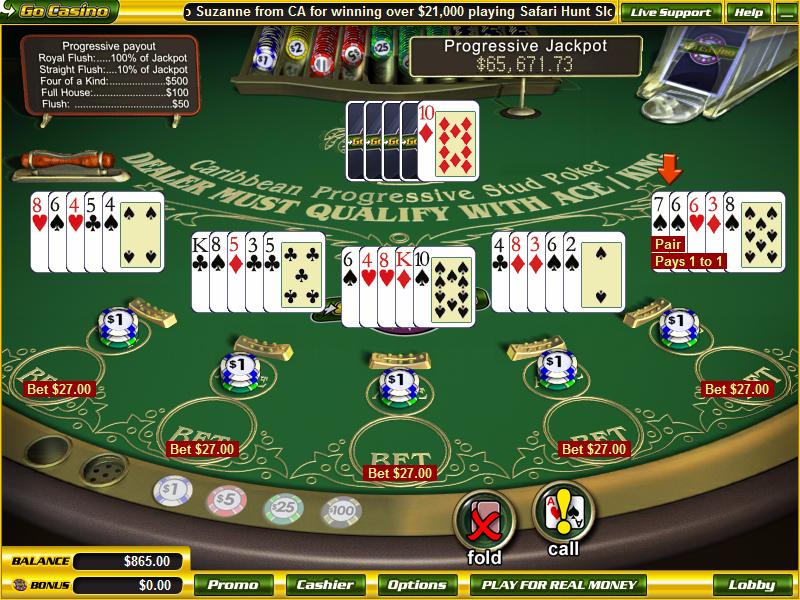Open the Promo section
Screen dimensions: 800x600
click(234, 585)
